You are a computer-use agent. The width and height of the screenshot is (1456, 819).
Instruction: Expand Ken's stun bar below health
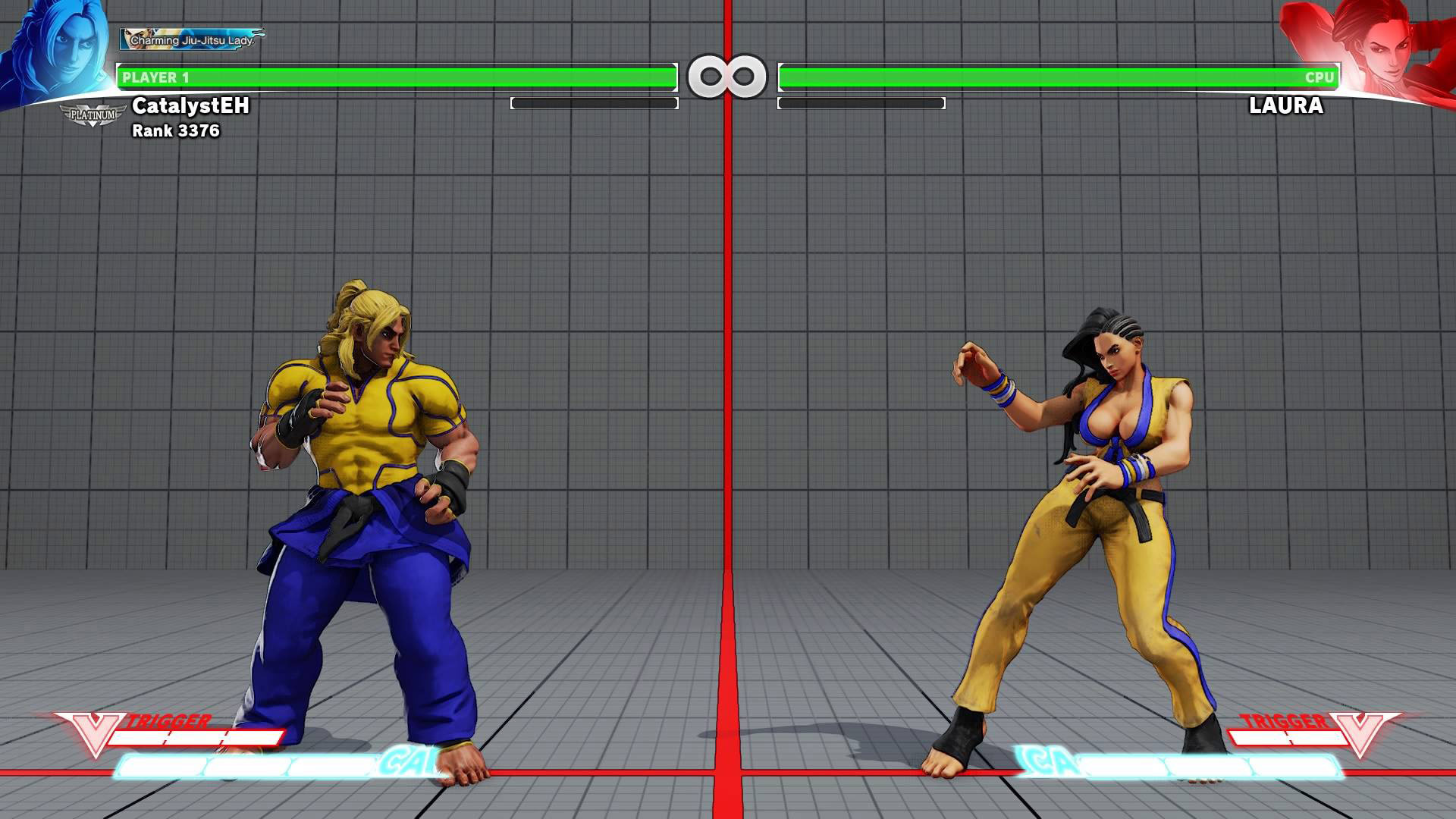click(x=595, y=102)
